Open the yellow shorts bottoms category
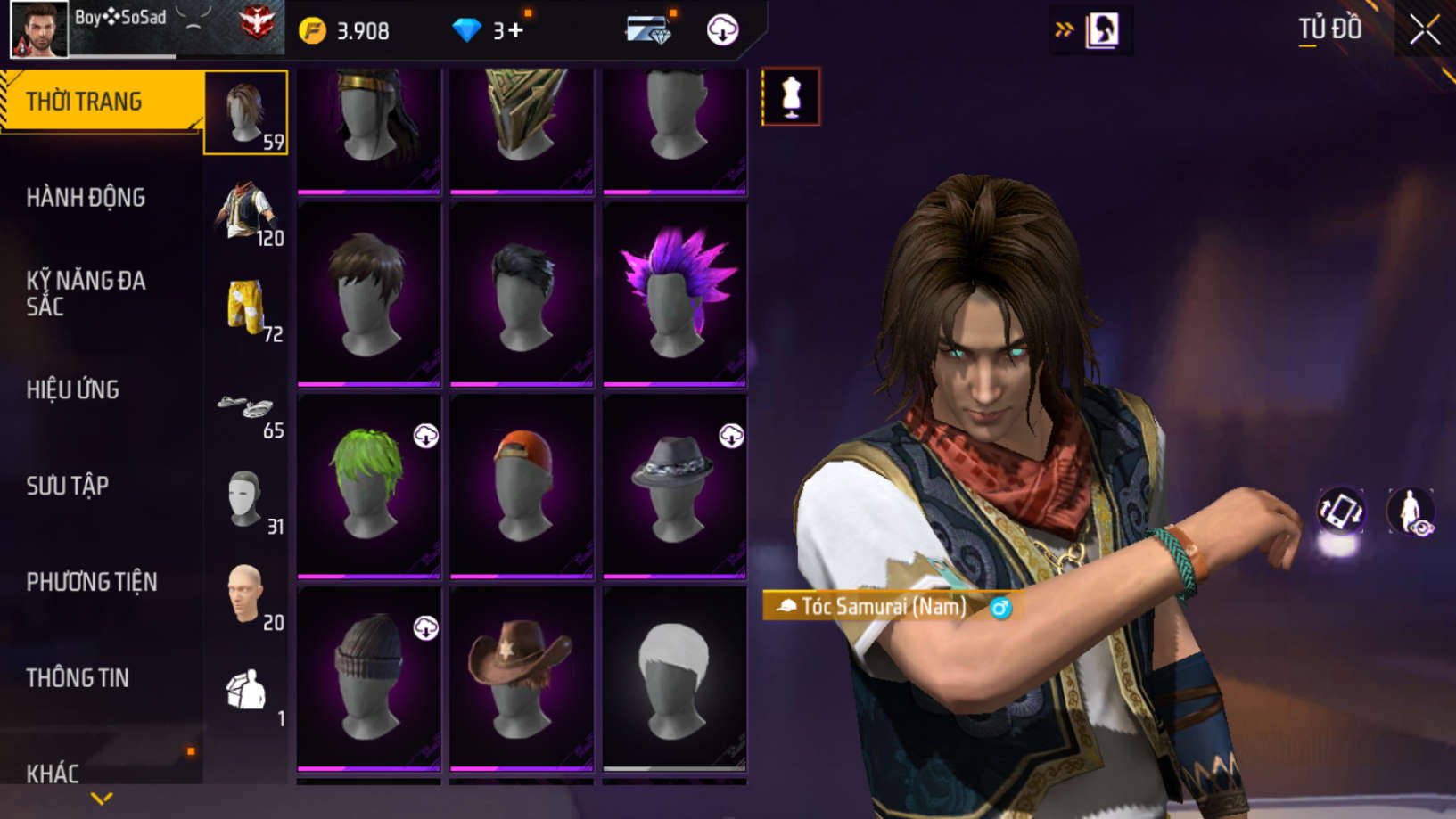Viewport: 1456px width, 819px height. click(x=246, y=307)
